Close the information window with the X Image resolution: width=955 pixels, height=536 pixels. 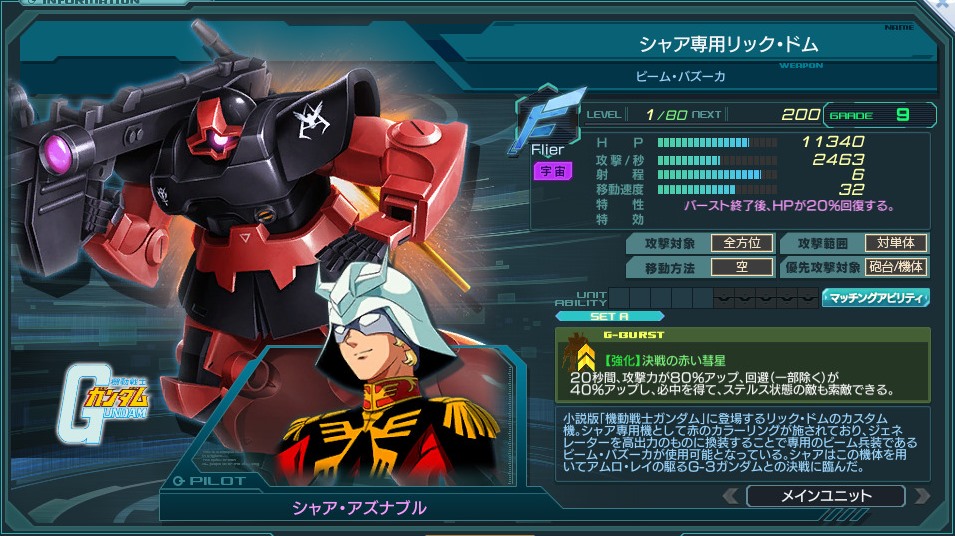(x=944, y=7)
